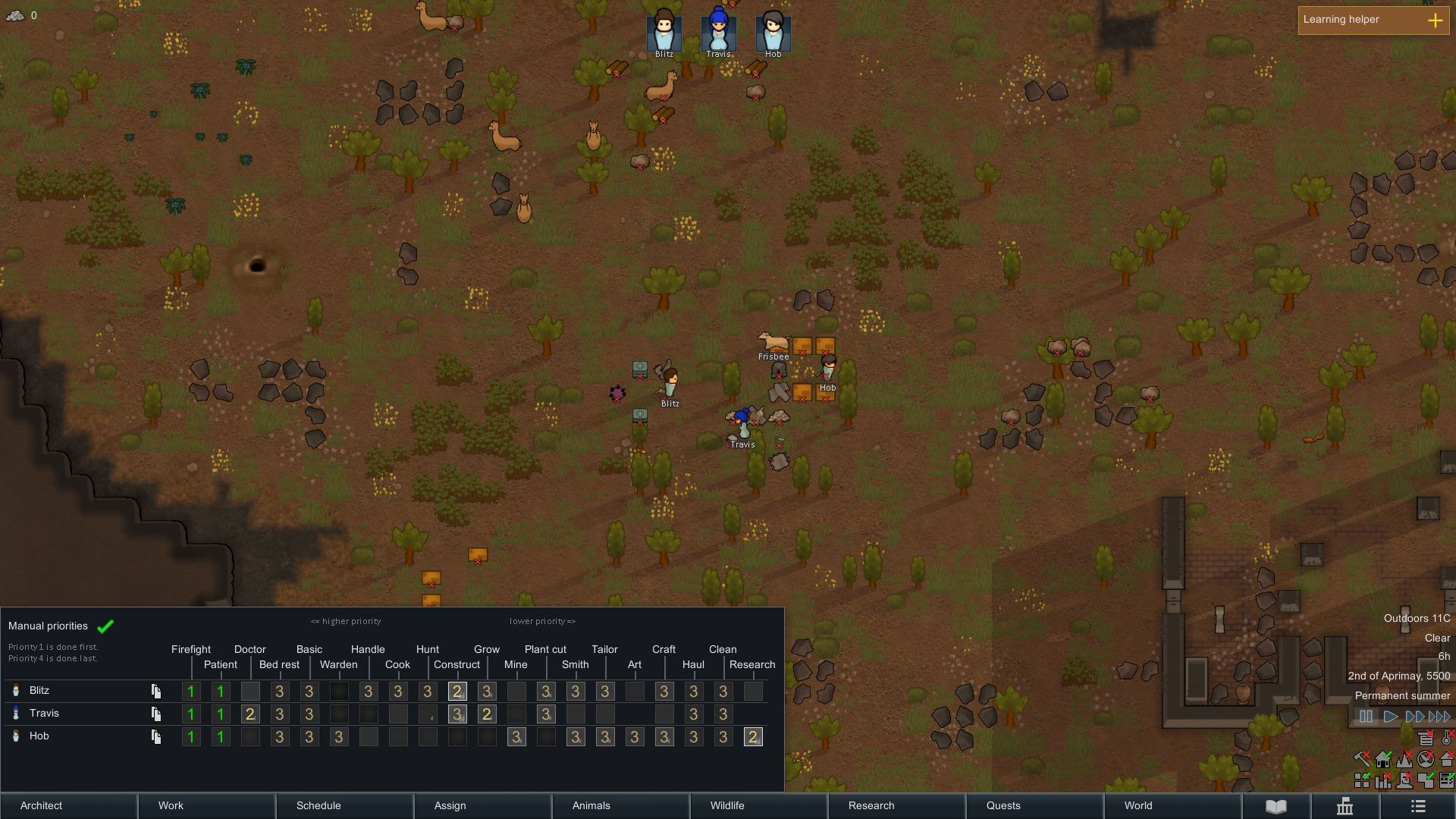Expand the Learning helper panel with plus button
This screenshot has height=819, width=1456.
1435,20
